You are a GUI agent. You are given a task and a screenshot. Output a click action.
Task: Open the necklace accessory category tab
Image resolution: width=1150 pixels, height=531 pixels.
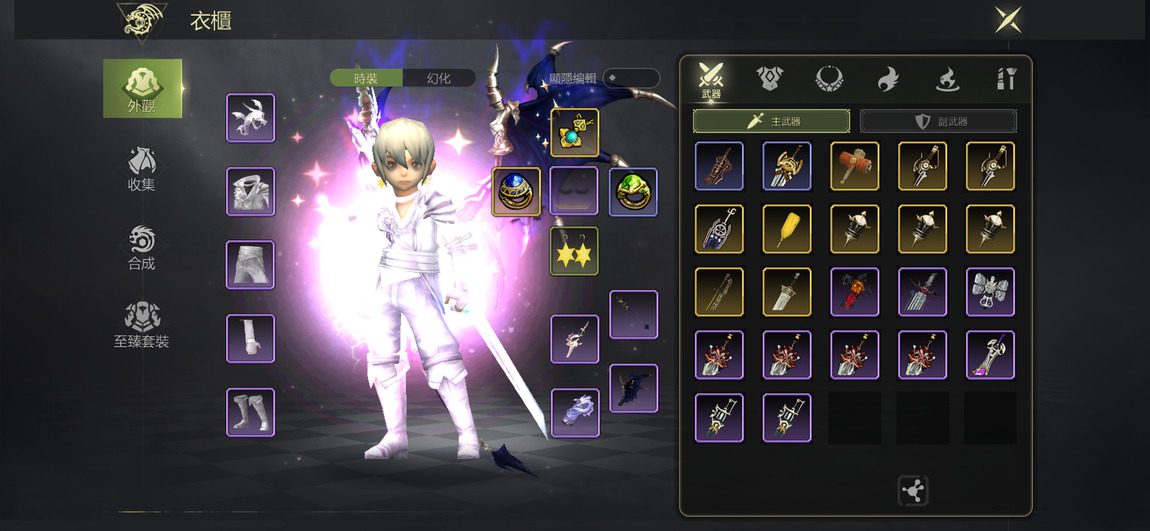tap(829, 78)
